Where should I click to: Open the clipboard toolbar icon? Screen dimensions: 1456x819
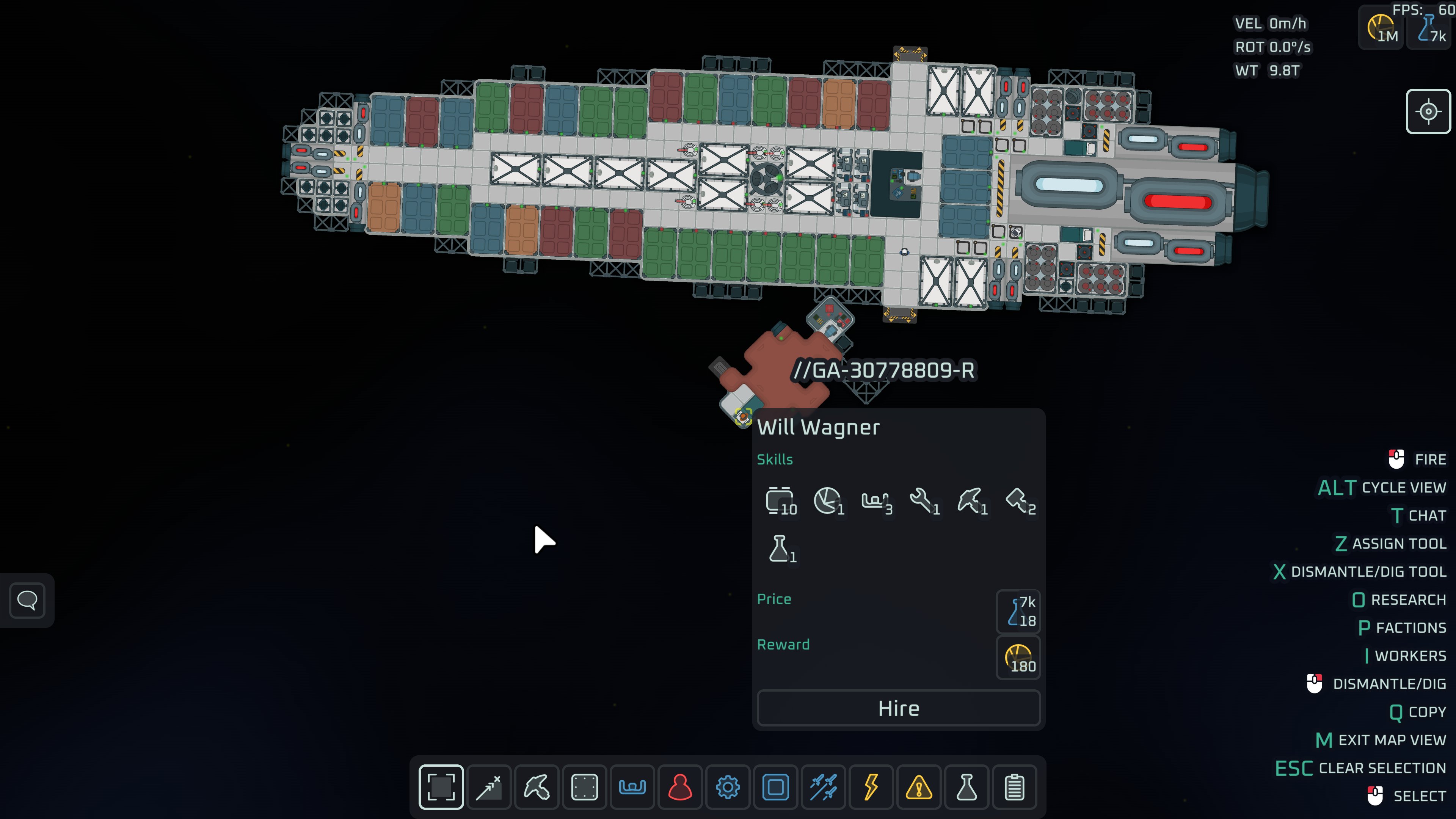1014,787
